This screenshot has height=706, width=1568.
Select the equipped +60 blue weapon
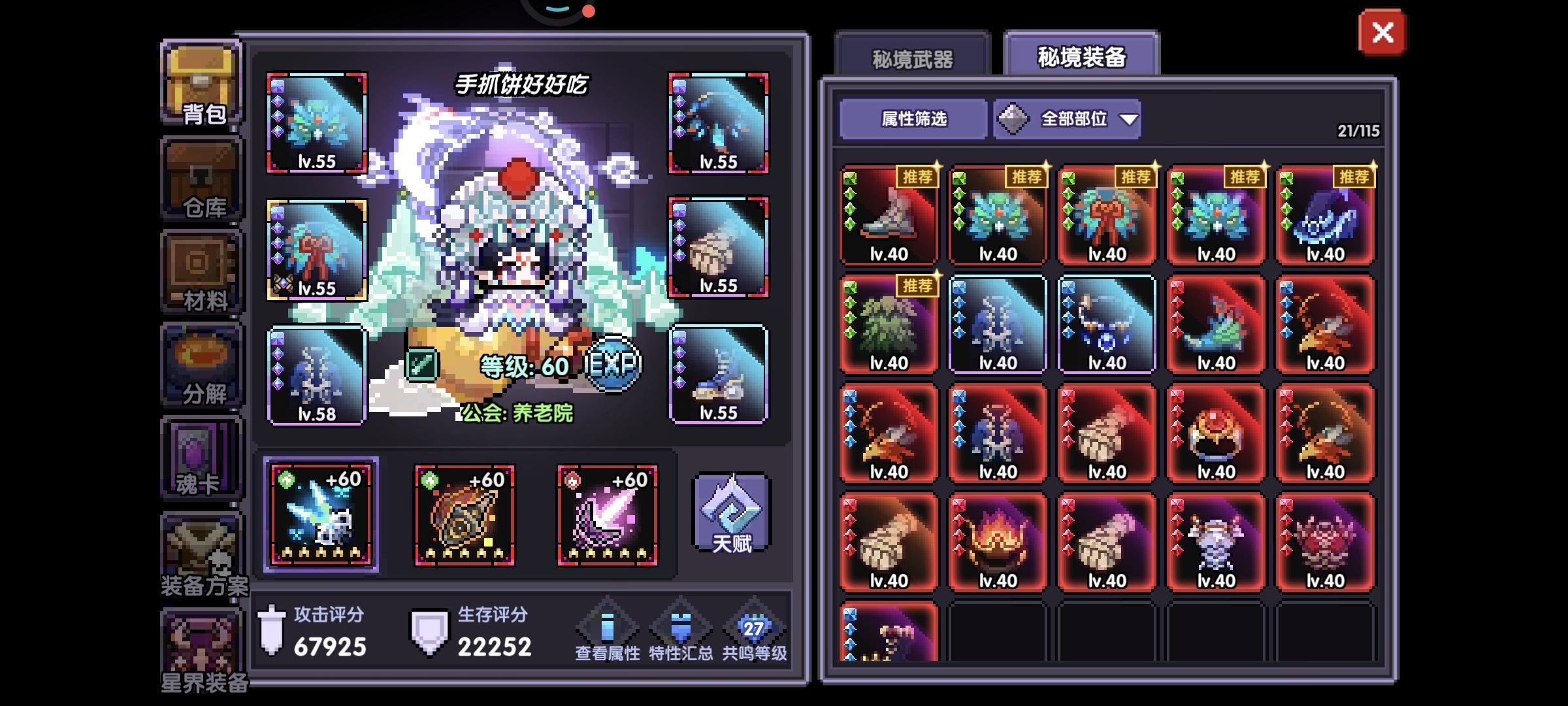320,513
